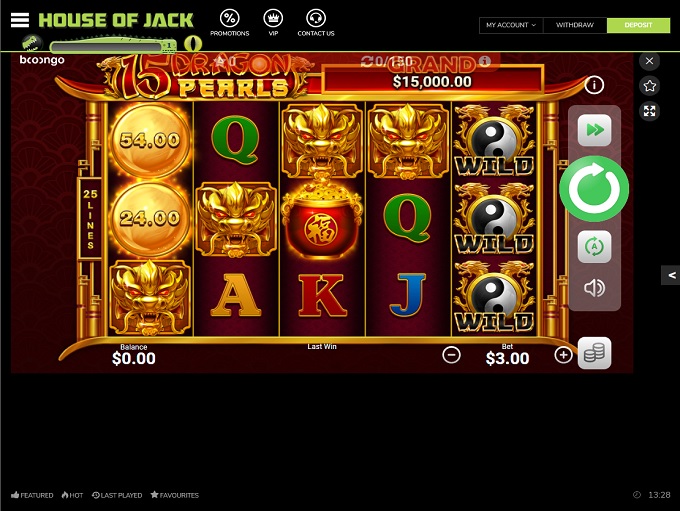Expand the side panel arrow
The image size is (680, 511).
(671, 275)
